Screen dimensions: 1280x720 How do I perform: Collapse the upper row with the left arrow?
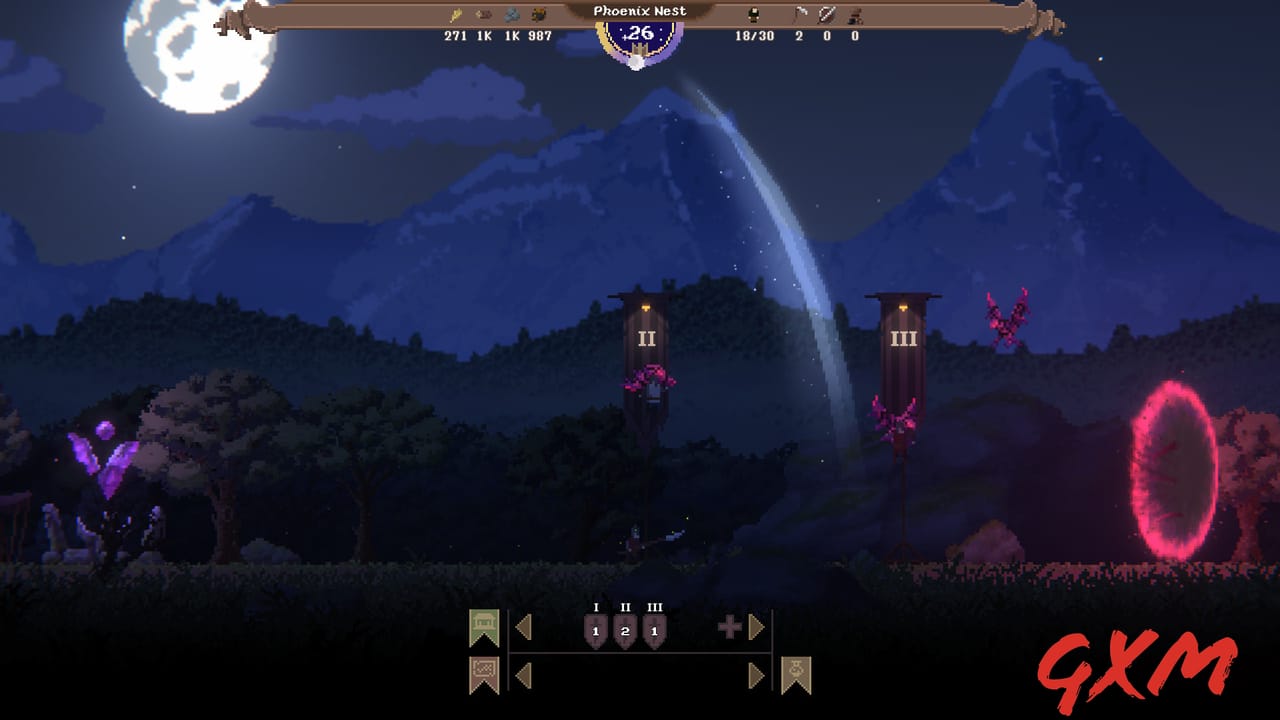[x=524, y=627]
